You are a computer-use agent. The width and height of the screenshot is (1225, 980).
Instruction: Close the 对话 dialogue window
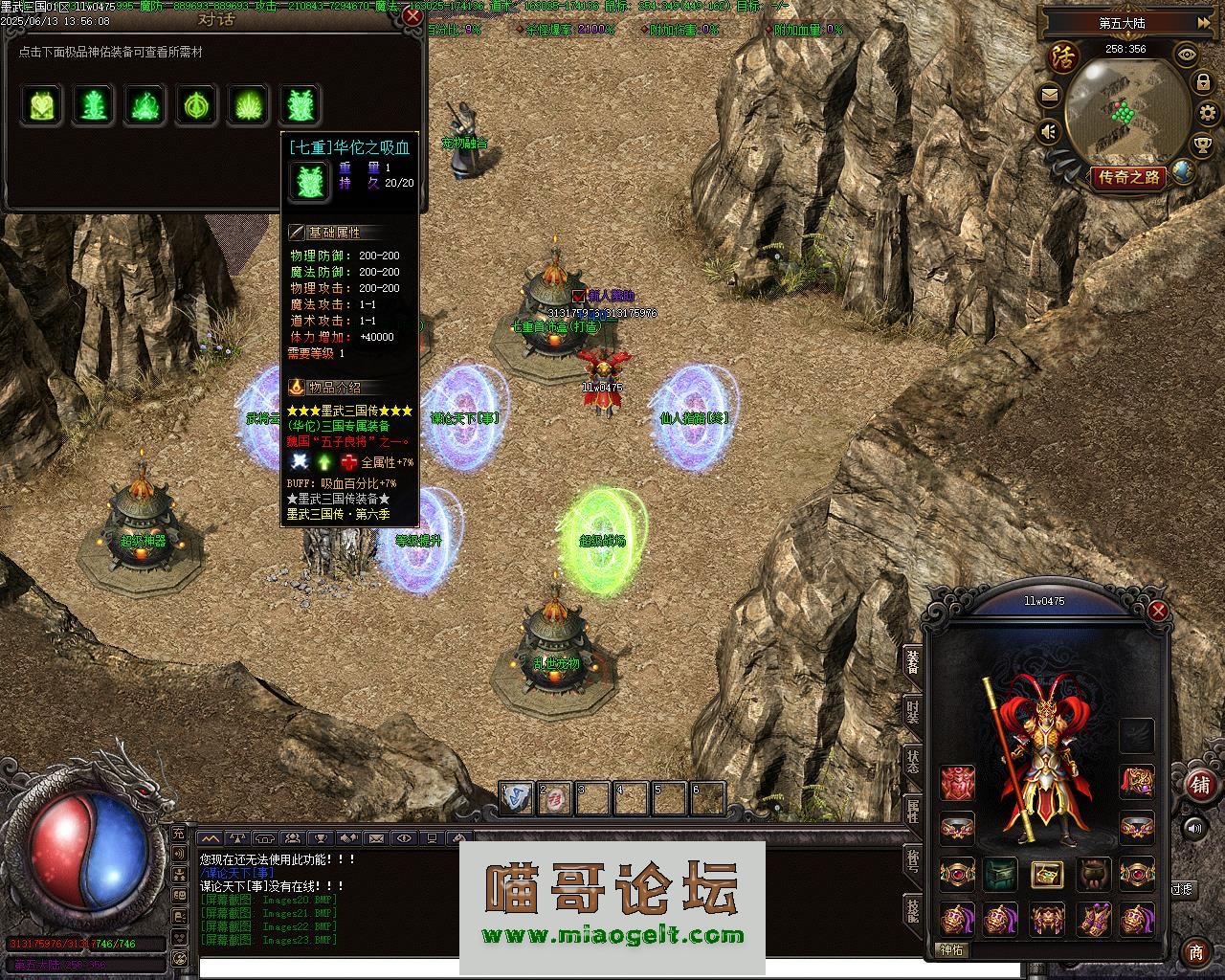[412, 16]
